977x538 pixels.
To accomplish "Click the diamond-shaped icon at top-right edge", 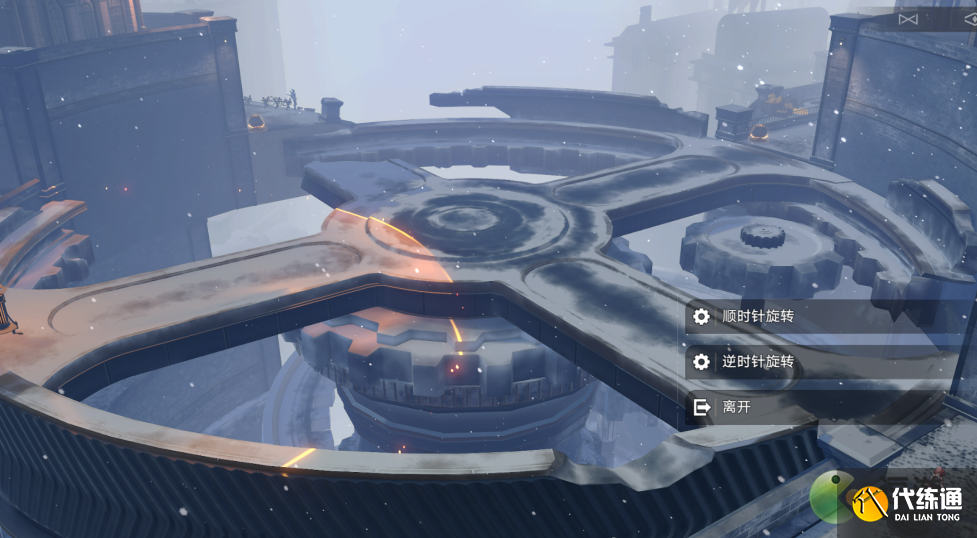I will 970,19.
